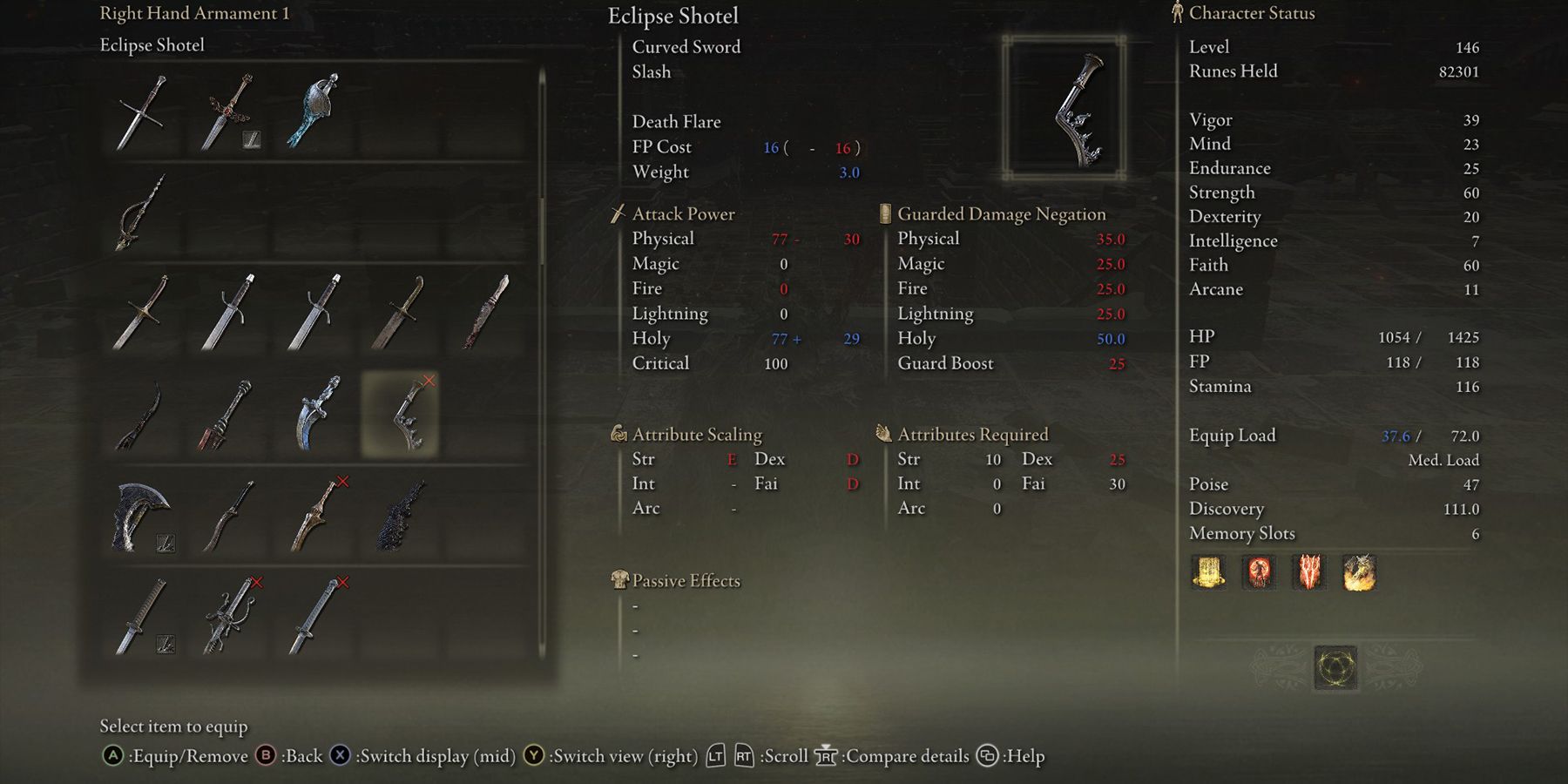Select the red claw-marks spell icon
The image size is (1568, 784).
tap(1309, 573)
